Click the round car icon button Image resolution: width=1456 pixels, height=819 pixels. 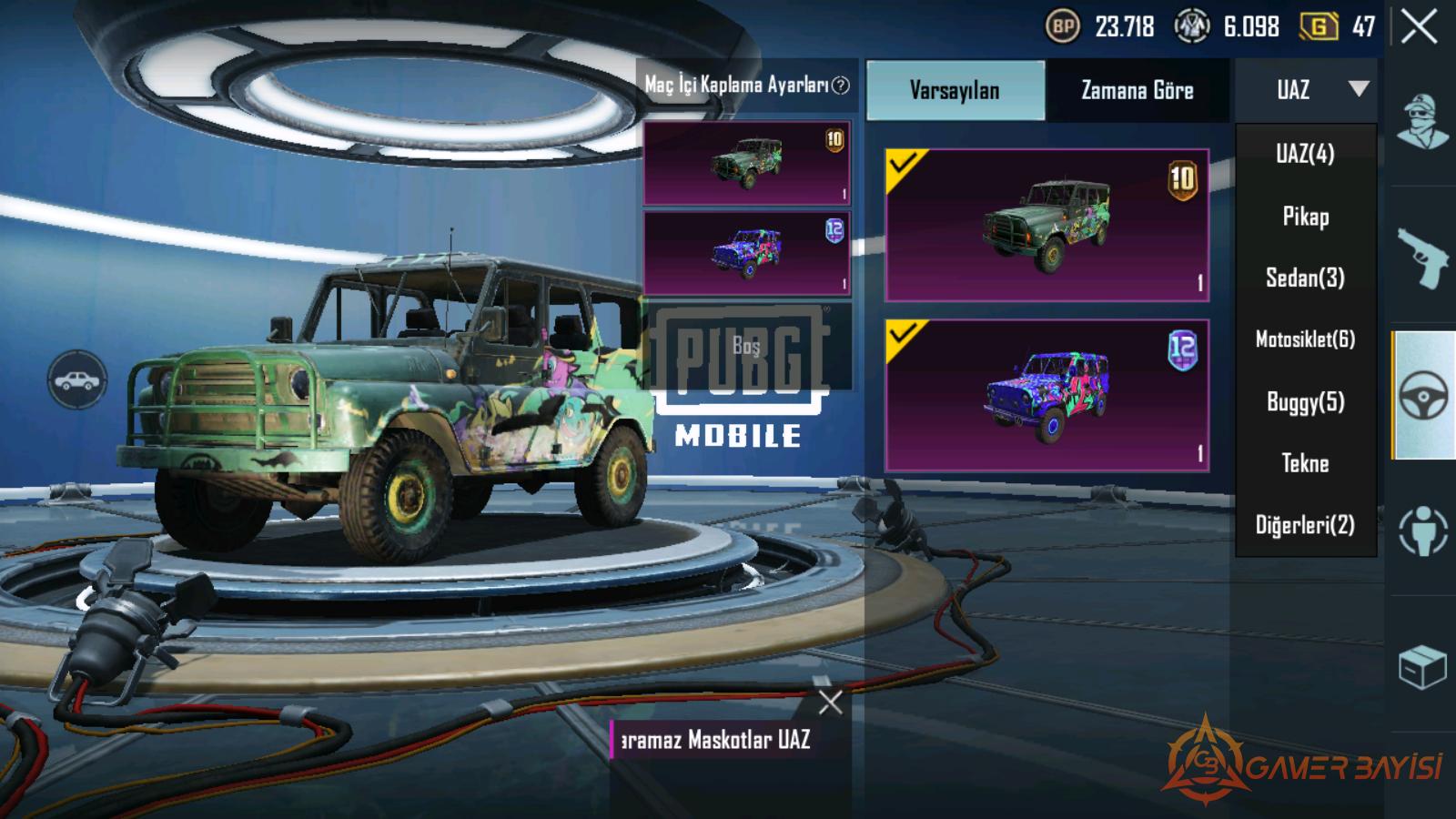(77, 379)
